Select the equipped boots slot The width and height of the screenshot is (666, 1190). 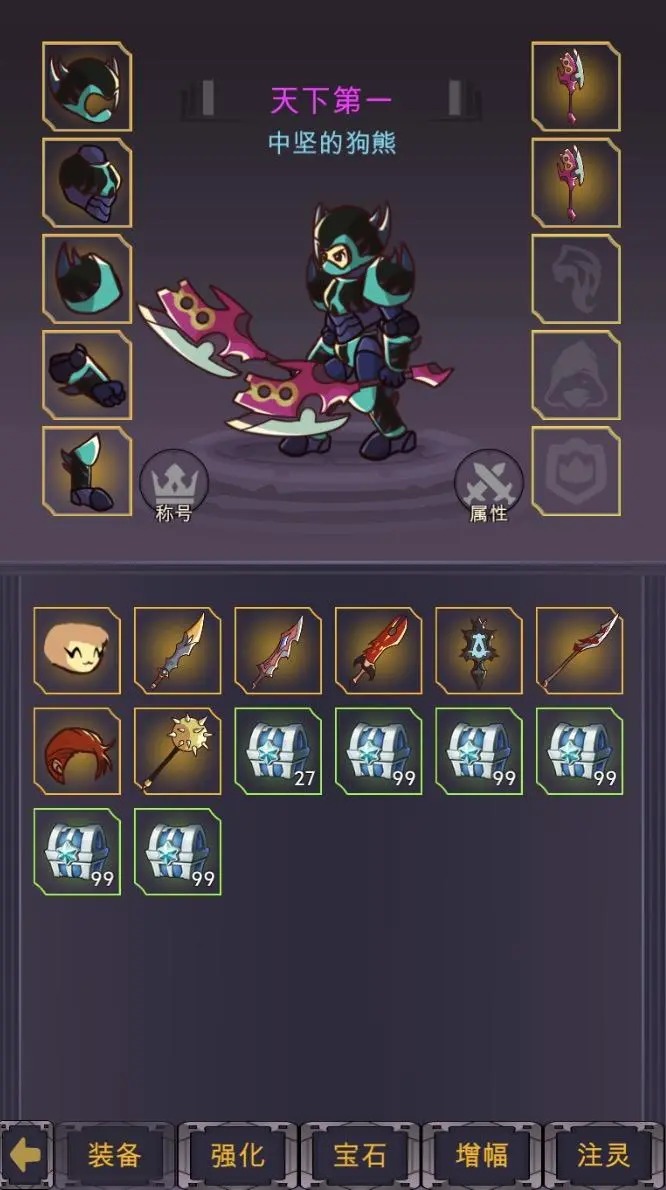point(87,471)
